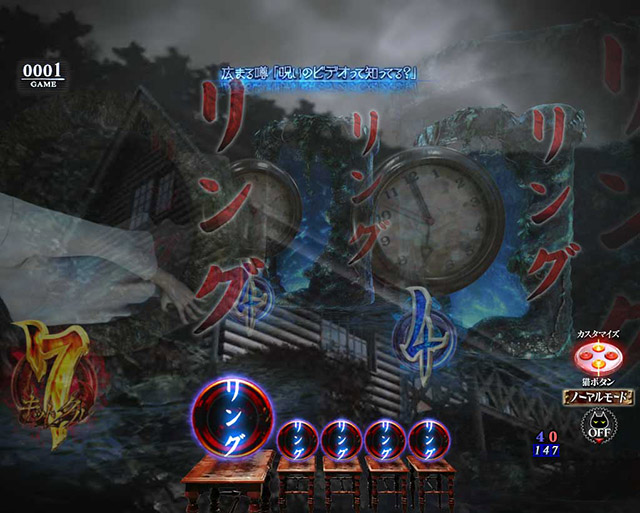Select the large リング hold orb
The width and height of the screenshot is (640, 513).
pyautogui.click(x=231, y=417)
